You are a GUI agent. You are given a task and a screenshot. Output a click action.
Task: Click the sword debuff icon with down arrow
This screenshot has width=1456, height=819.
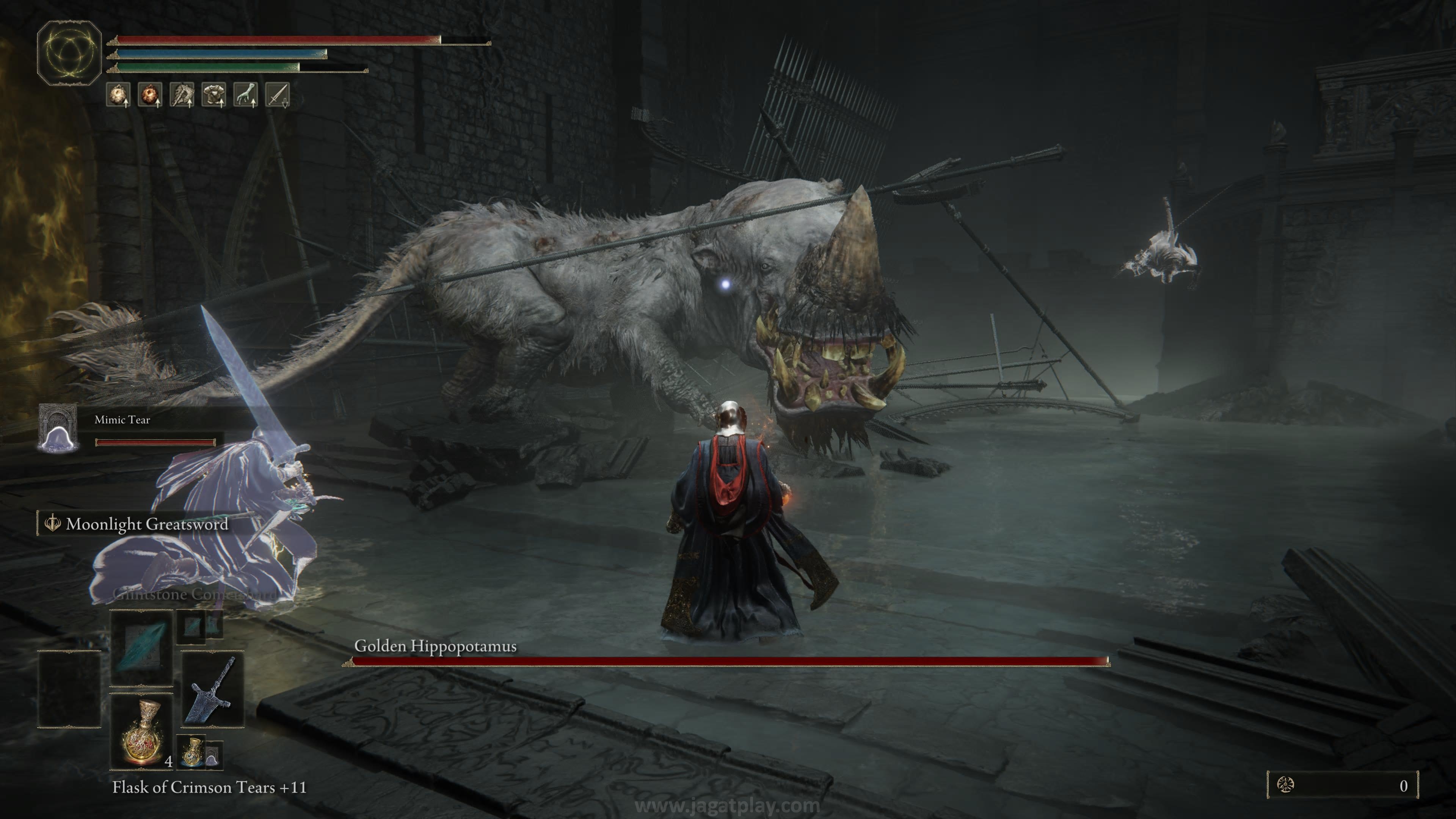click(x=278, y=94)
